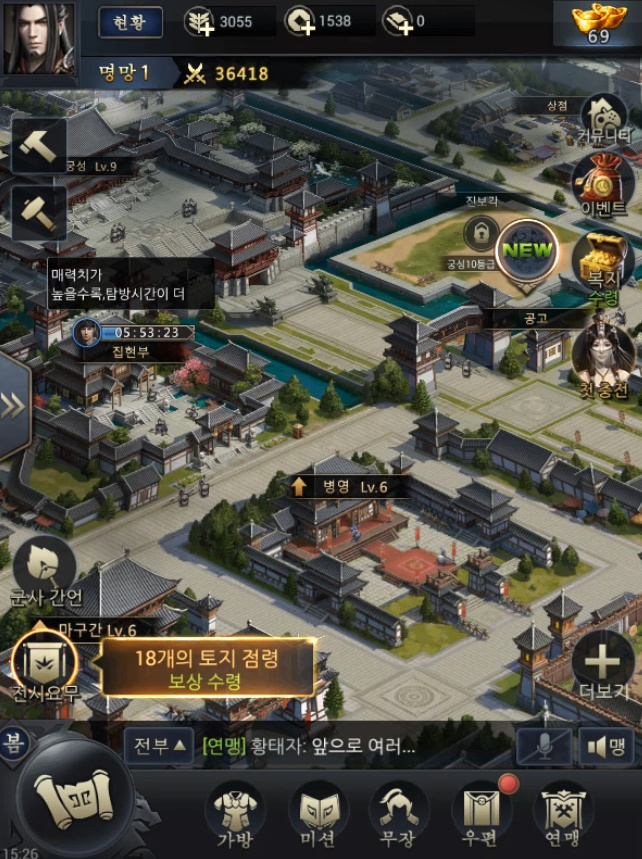
Task: Show 더보기 more options plus
Action: point(602,664)
